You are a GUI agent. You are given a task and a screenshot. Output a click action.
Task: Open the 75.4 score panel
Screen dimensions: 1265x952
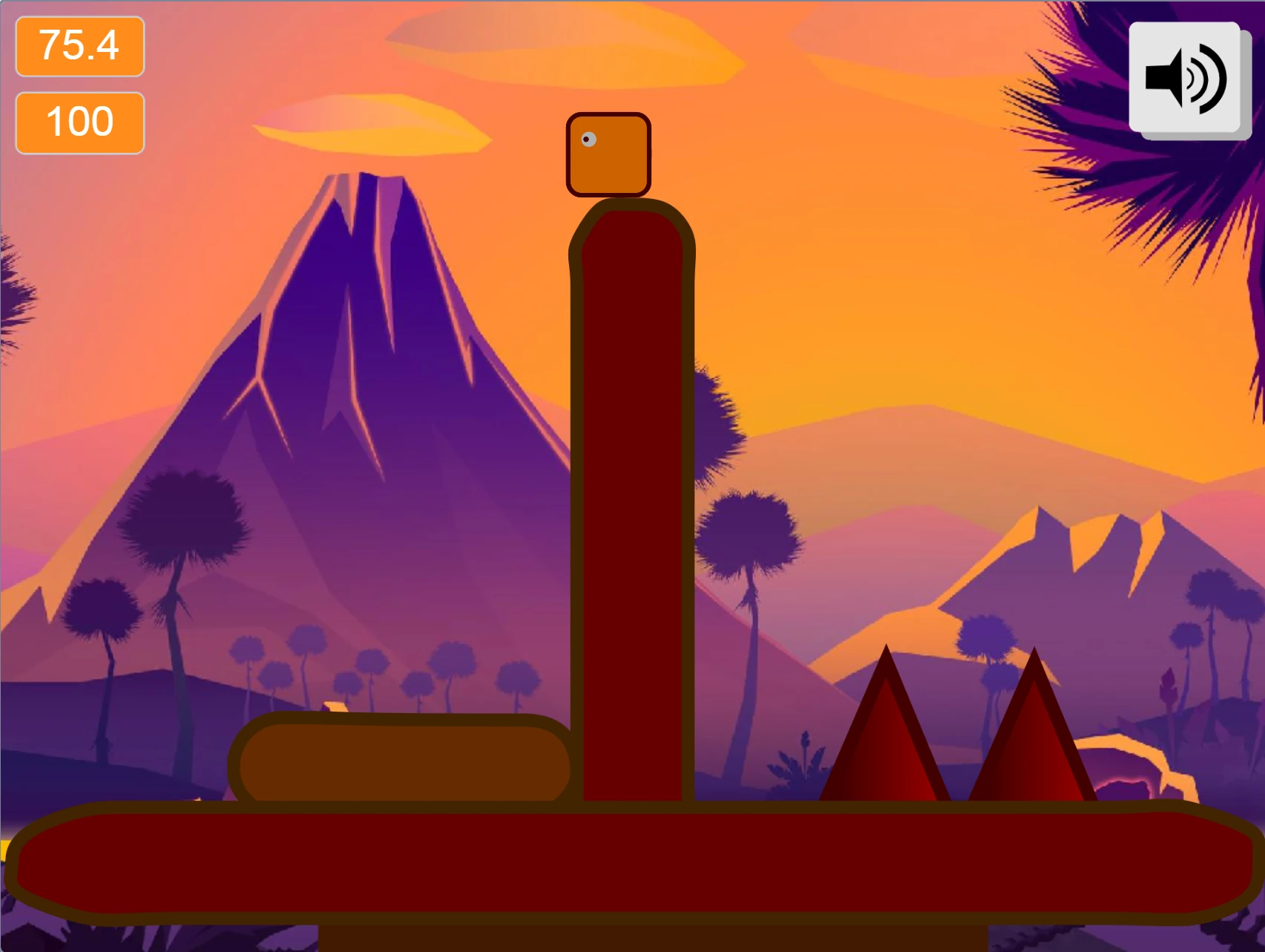[x=79, y=47]
